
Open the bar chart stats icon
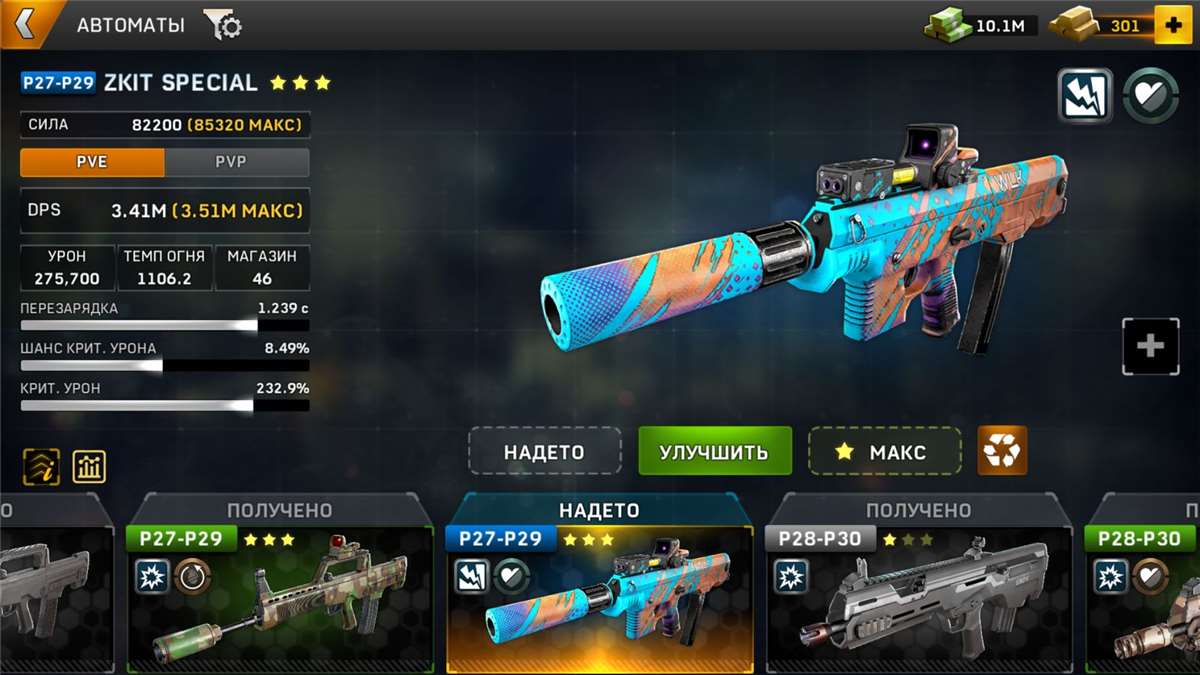point(89,466)
